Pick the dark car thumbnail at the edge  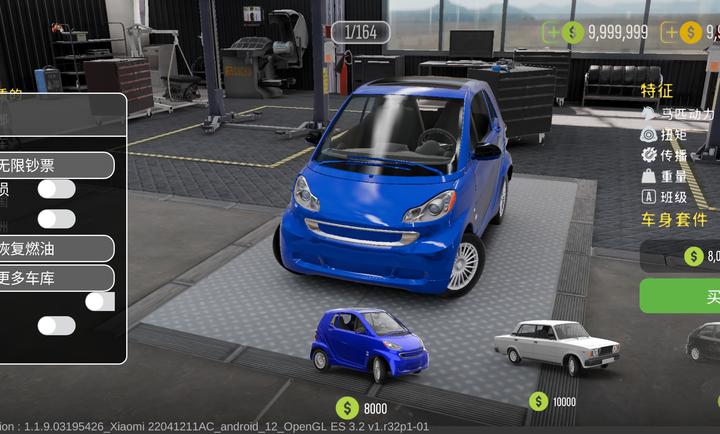pyautogui.click(x=705, y=342)
